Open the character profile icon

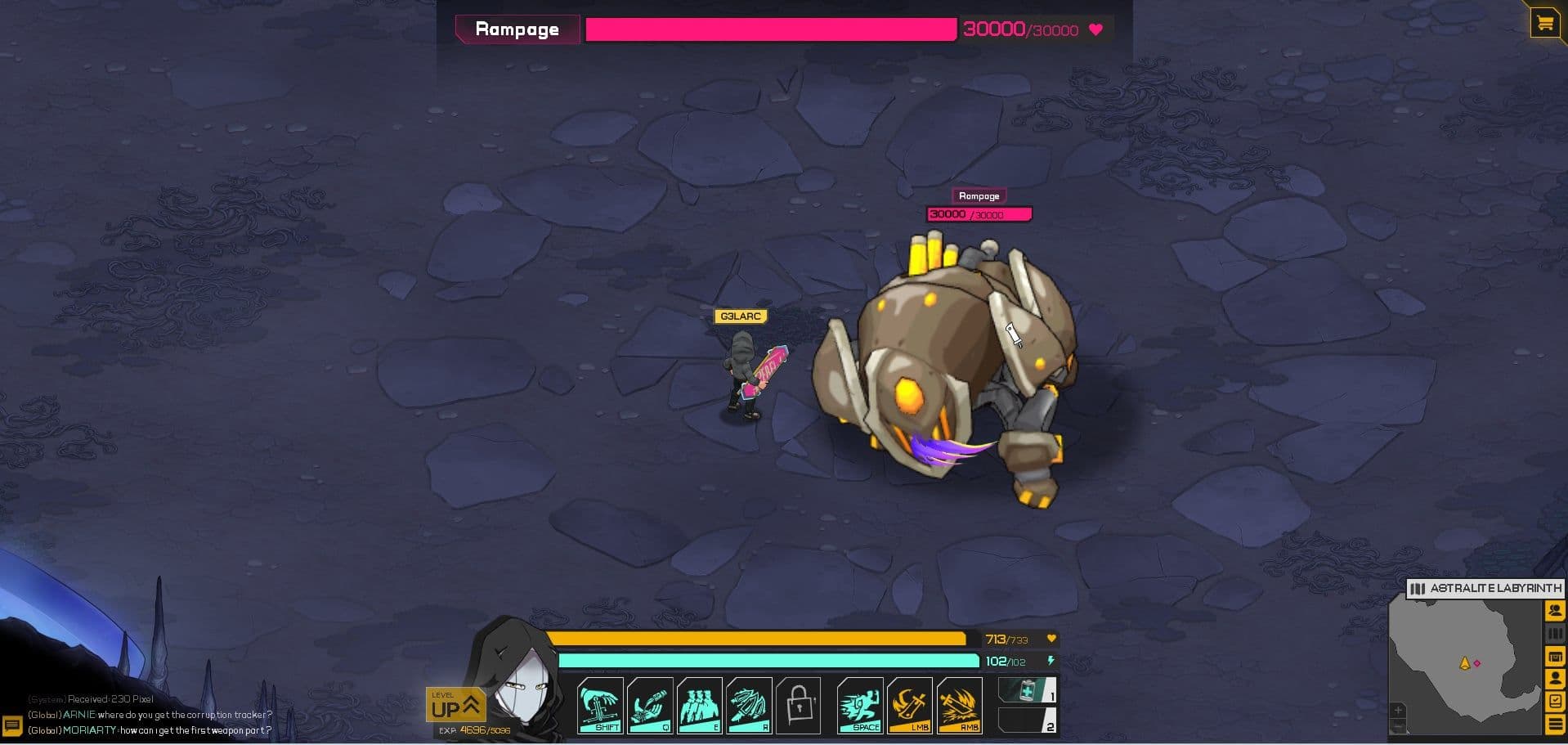pyautogui.click(x=1554, y=679)
